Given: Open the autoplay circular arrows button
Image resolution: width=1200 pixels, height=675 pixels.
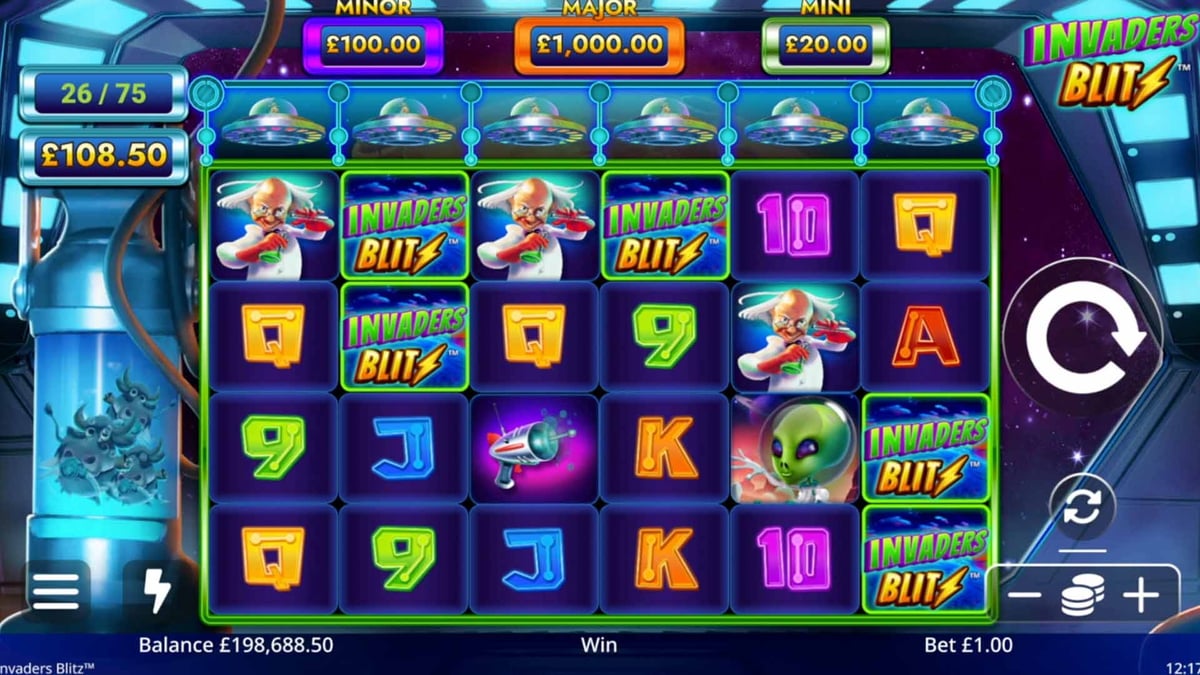Looking at the screenshot, I should 1082,508.
